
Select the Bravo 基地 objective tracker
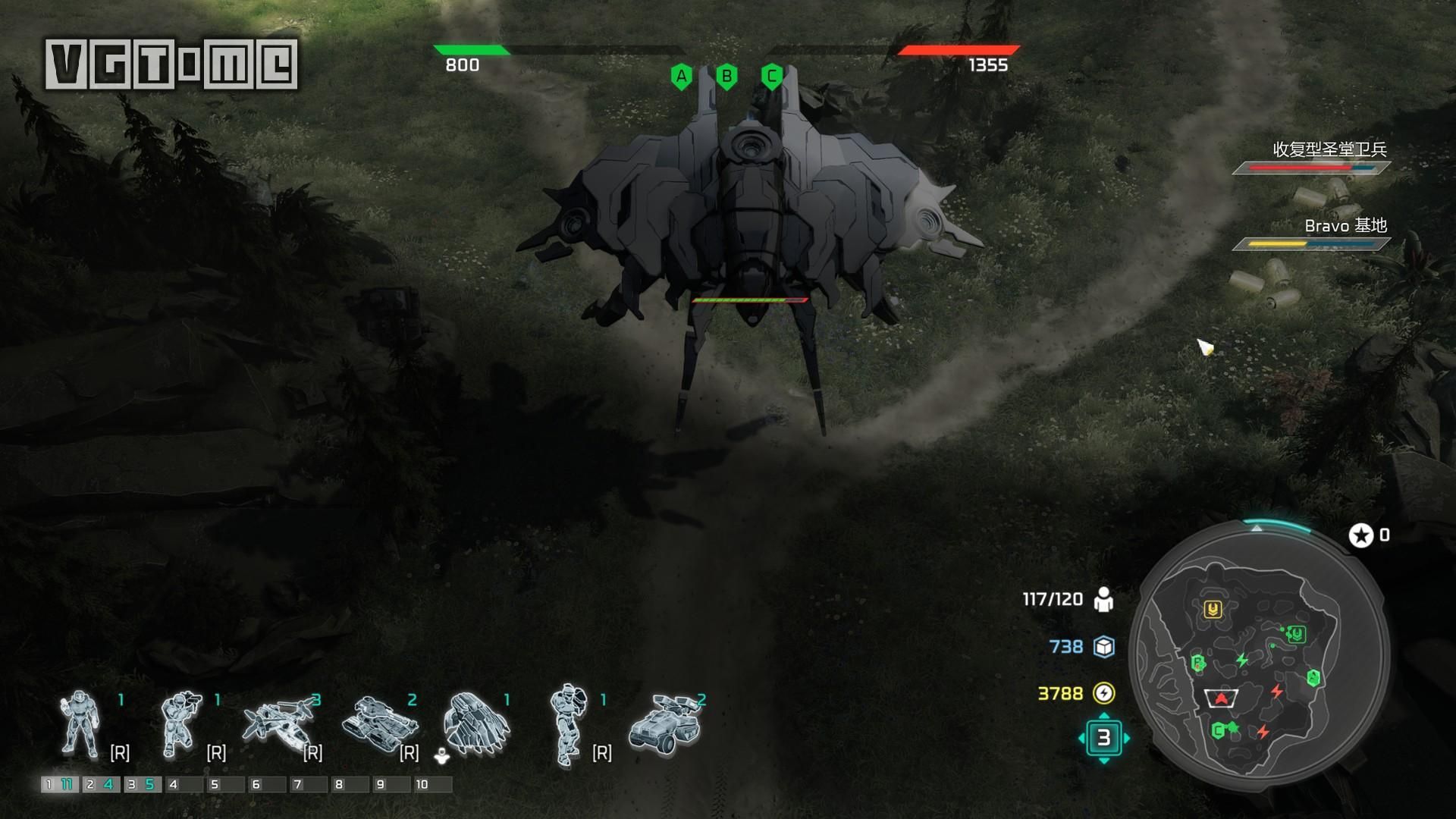pos(1312,234)
